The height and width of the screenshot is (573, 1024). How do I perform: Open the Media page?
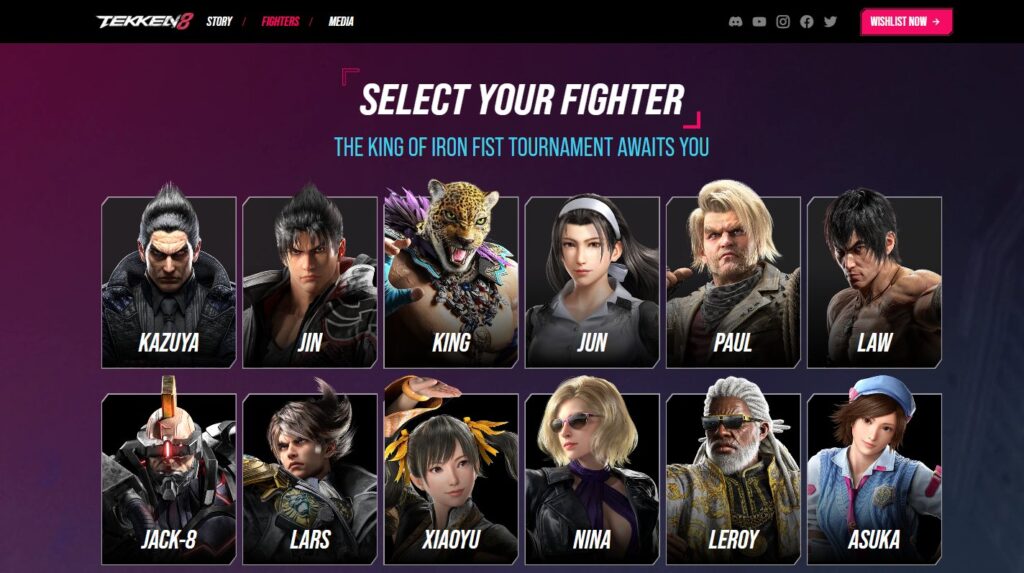[340, 21]
